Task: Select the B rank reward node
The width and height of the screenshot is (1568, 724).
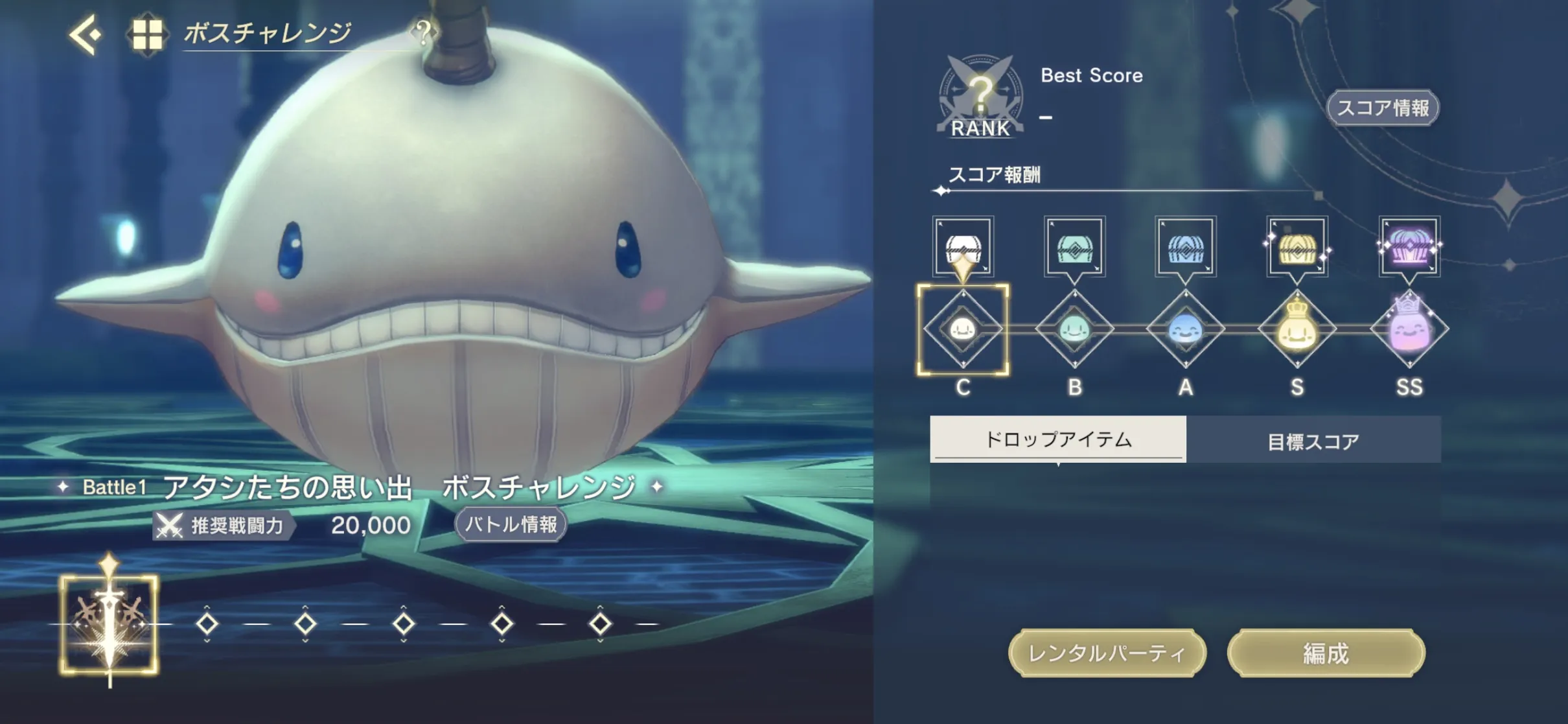Action: (x=1074, y=329)
